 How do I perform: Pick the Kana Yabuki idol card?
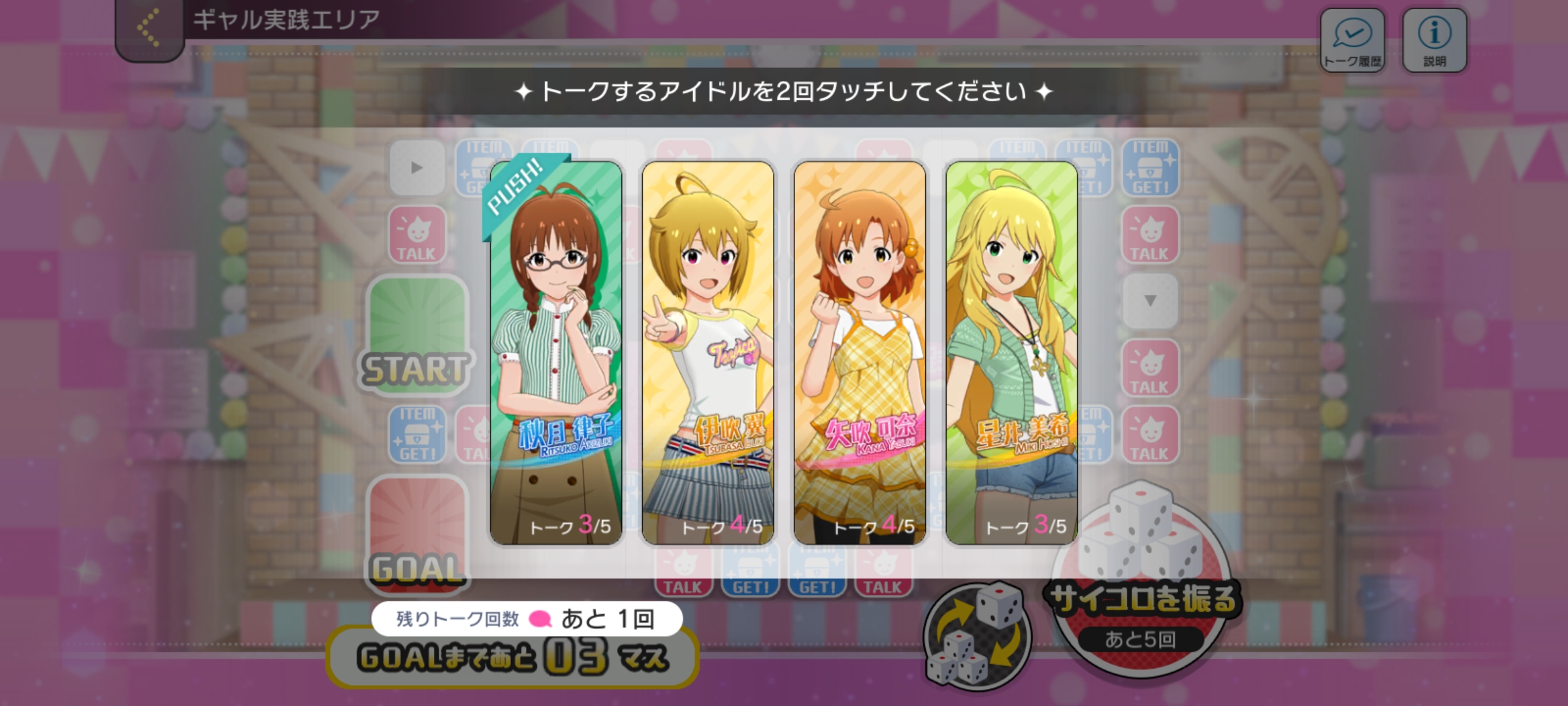click(860, 353)
